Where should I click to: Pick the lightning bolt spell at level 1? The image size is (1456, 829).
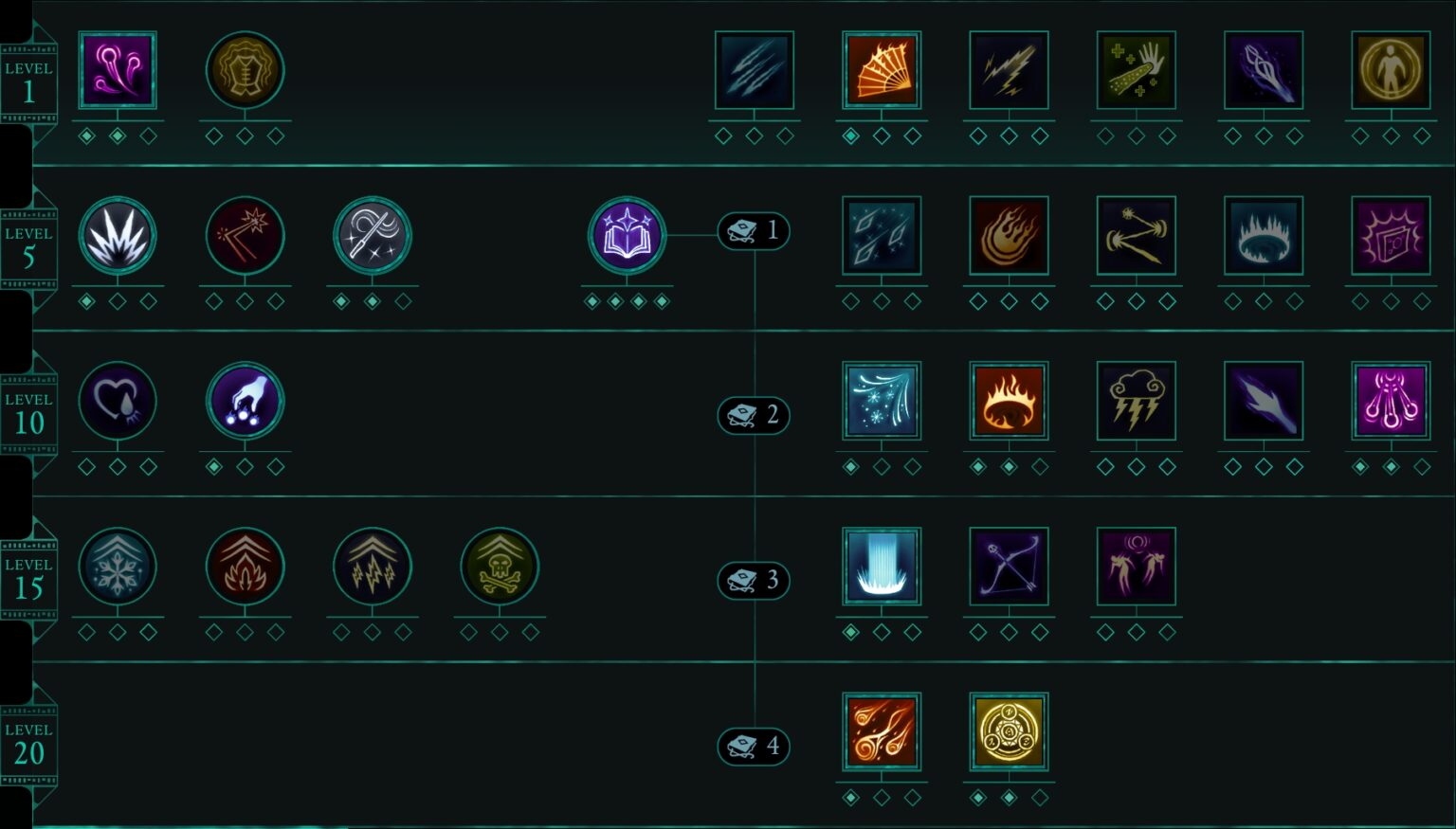click(x=1009, y=69)
